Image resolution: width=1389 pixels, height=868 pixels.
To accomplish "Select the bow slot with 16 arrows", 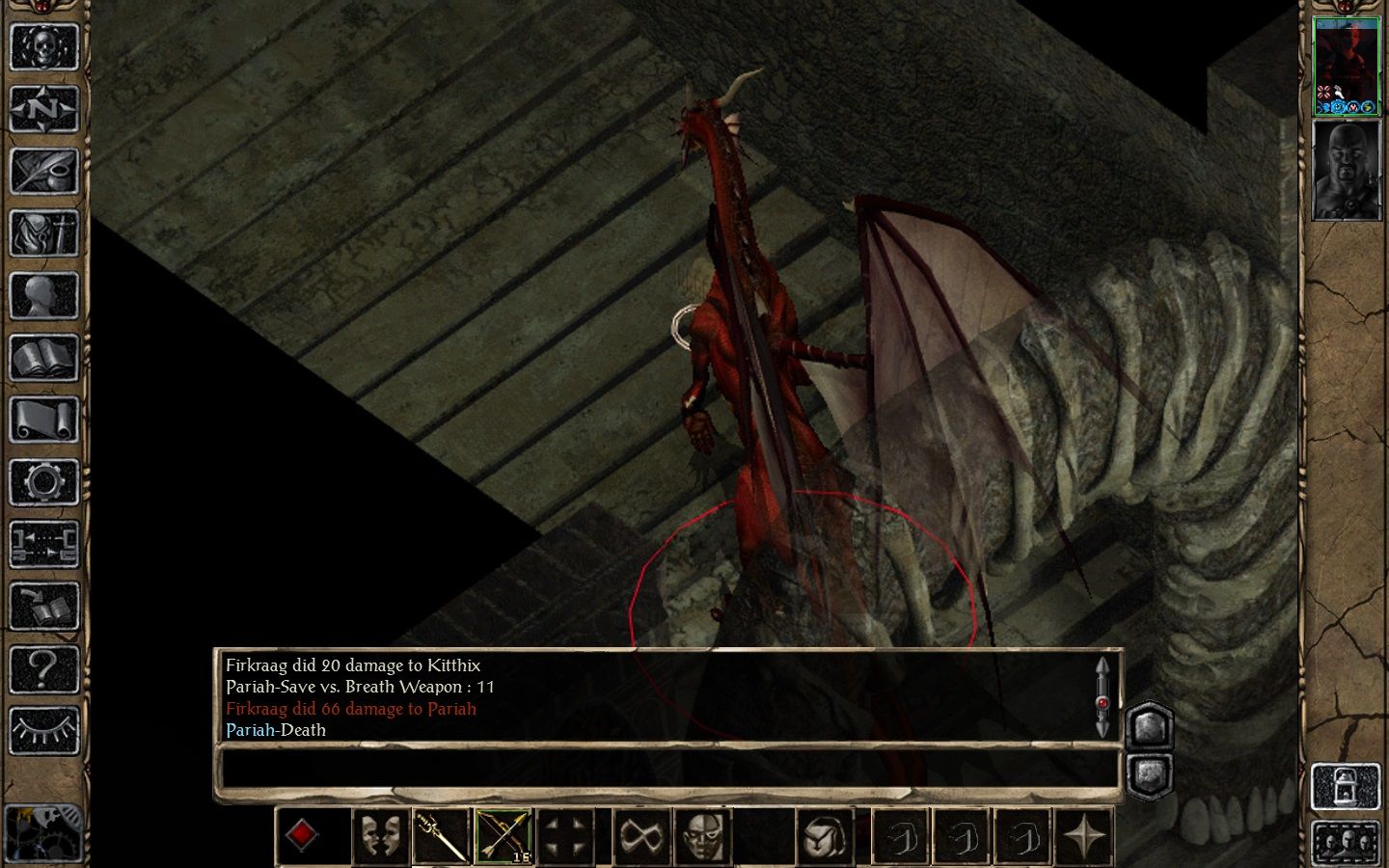I will 504,835.
